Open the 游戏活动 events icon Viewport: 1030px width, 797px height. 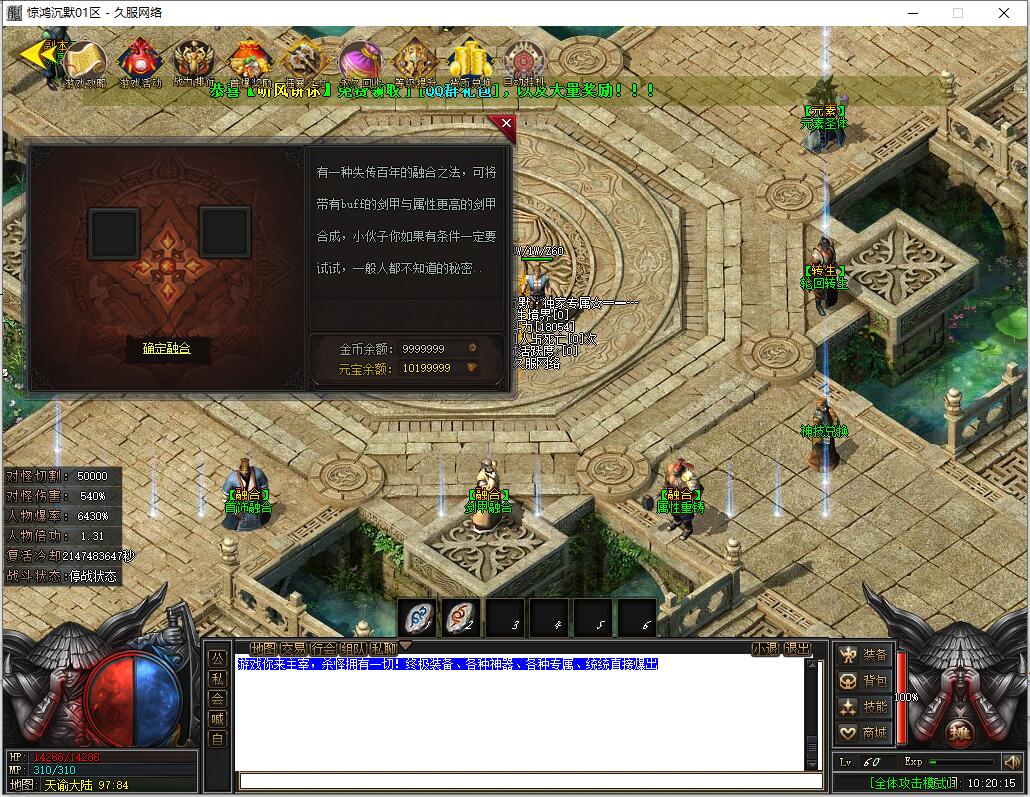[x=140, y=61]
